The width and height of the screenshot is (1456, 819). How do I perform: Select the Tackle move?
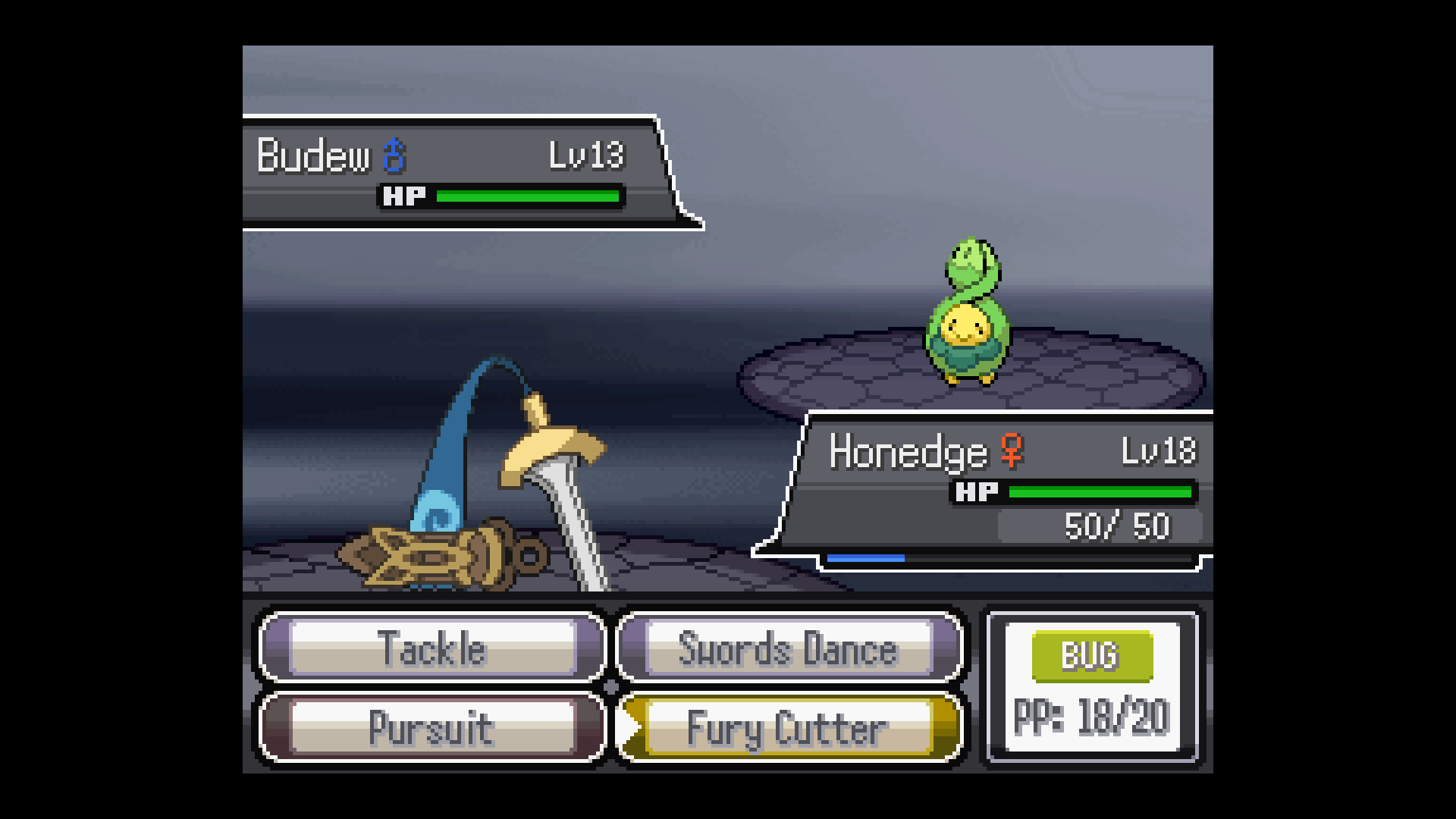click(432, 648)
